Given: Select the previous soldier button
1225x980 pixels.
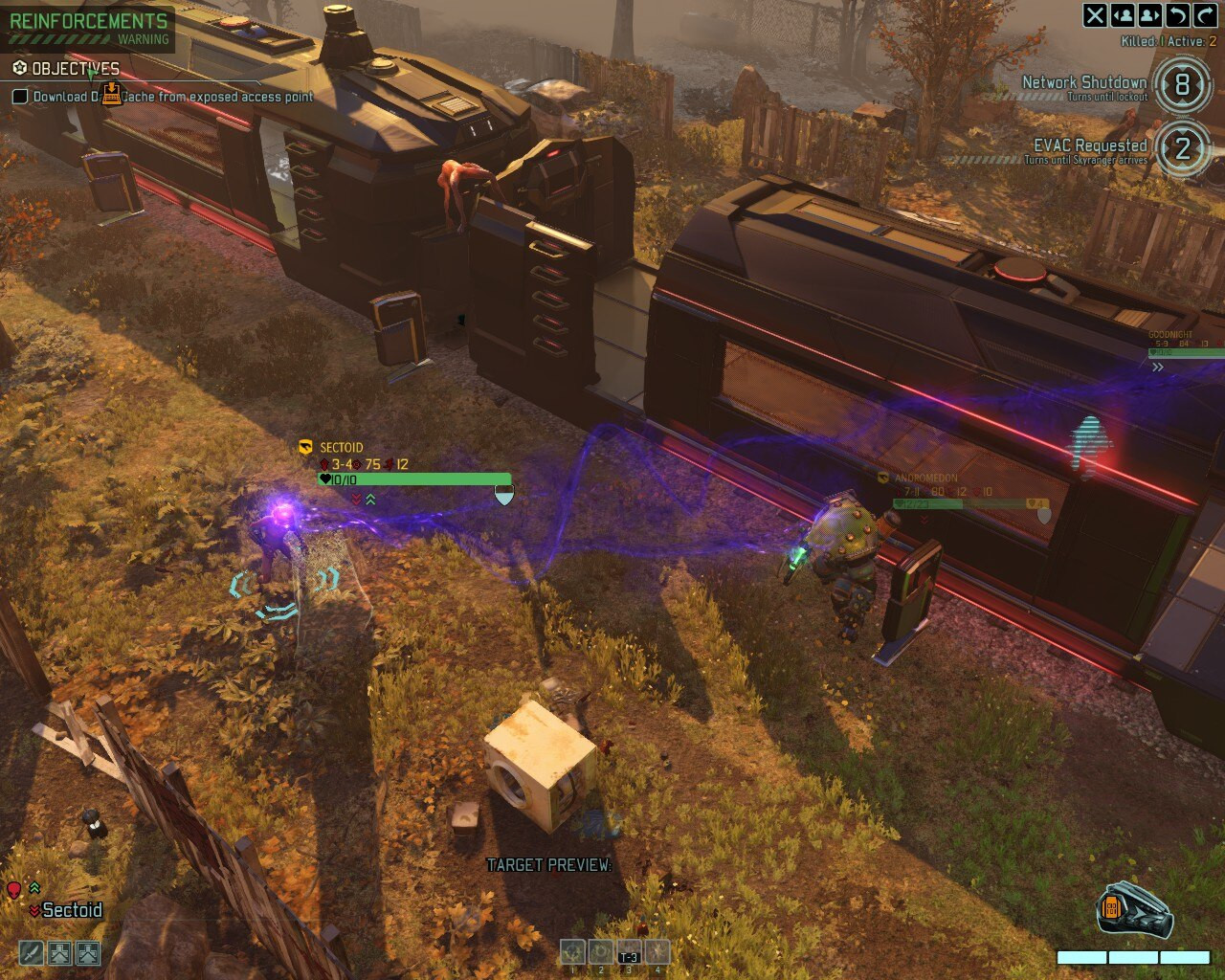Looking at the screenshot, I should [1123, 15].
